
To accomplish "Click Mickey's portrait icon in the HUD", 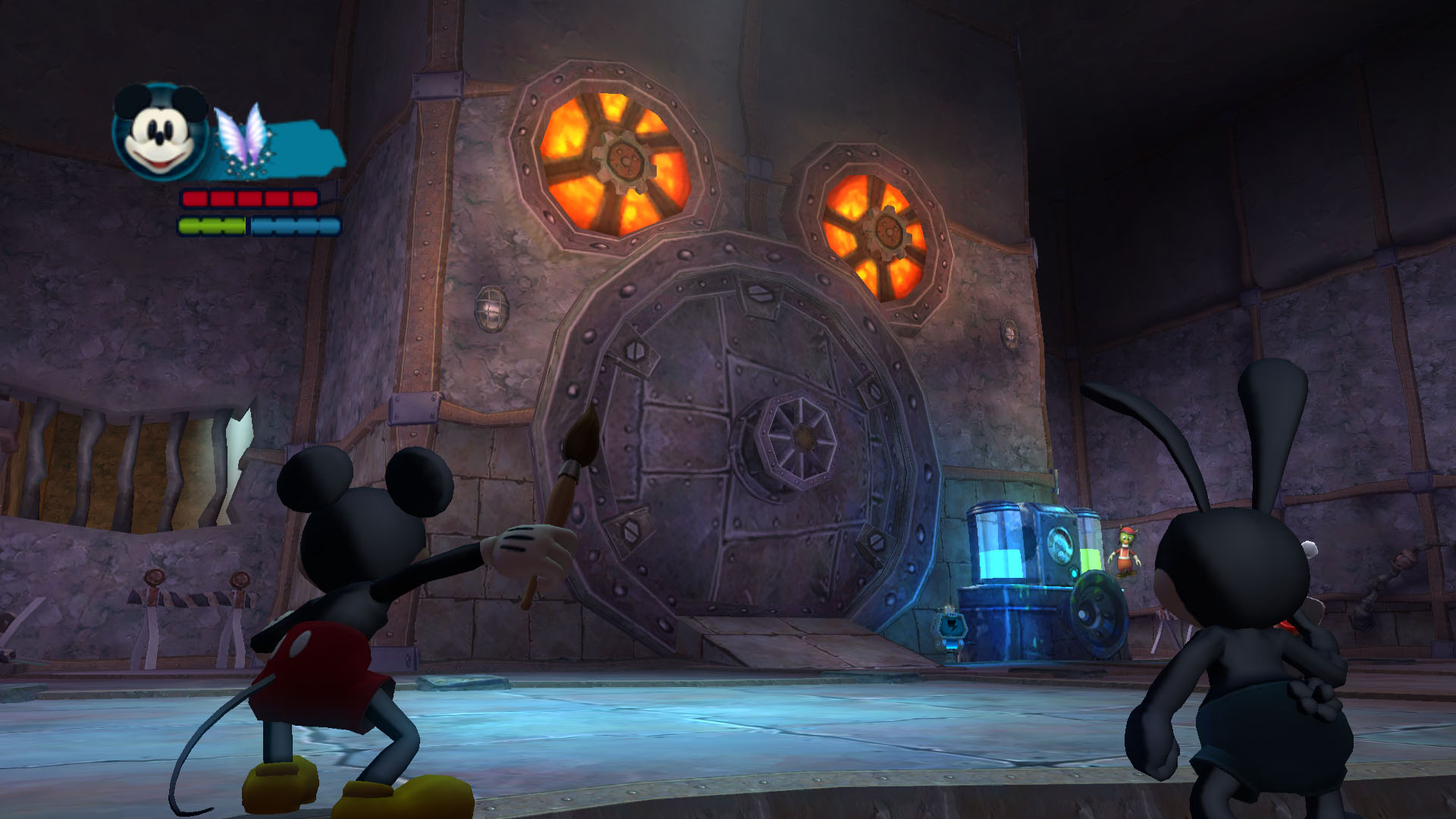I will 160,132.
